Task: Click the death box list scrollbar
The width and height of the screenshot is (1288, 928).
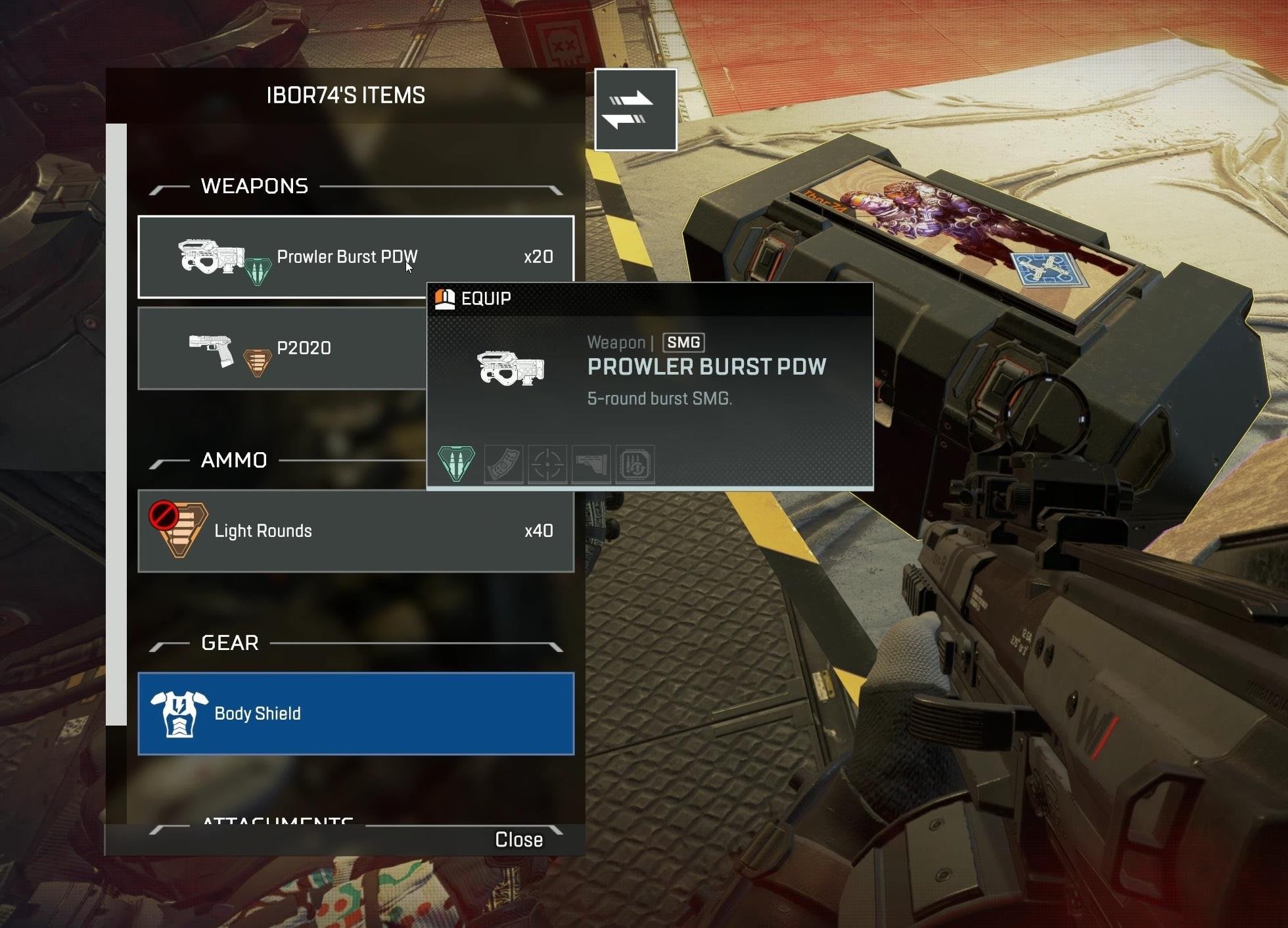Action: click(x=116, y=424)
